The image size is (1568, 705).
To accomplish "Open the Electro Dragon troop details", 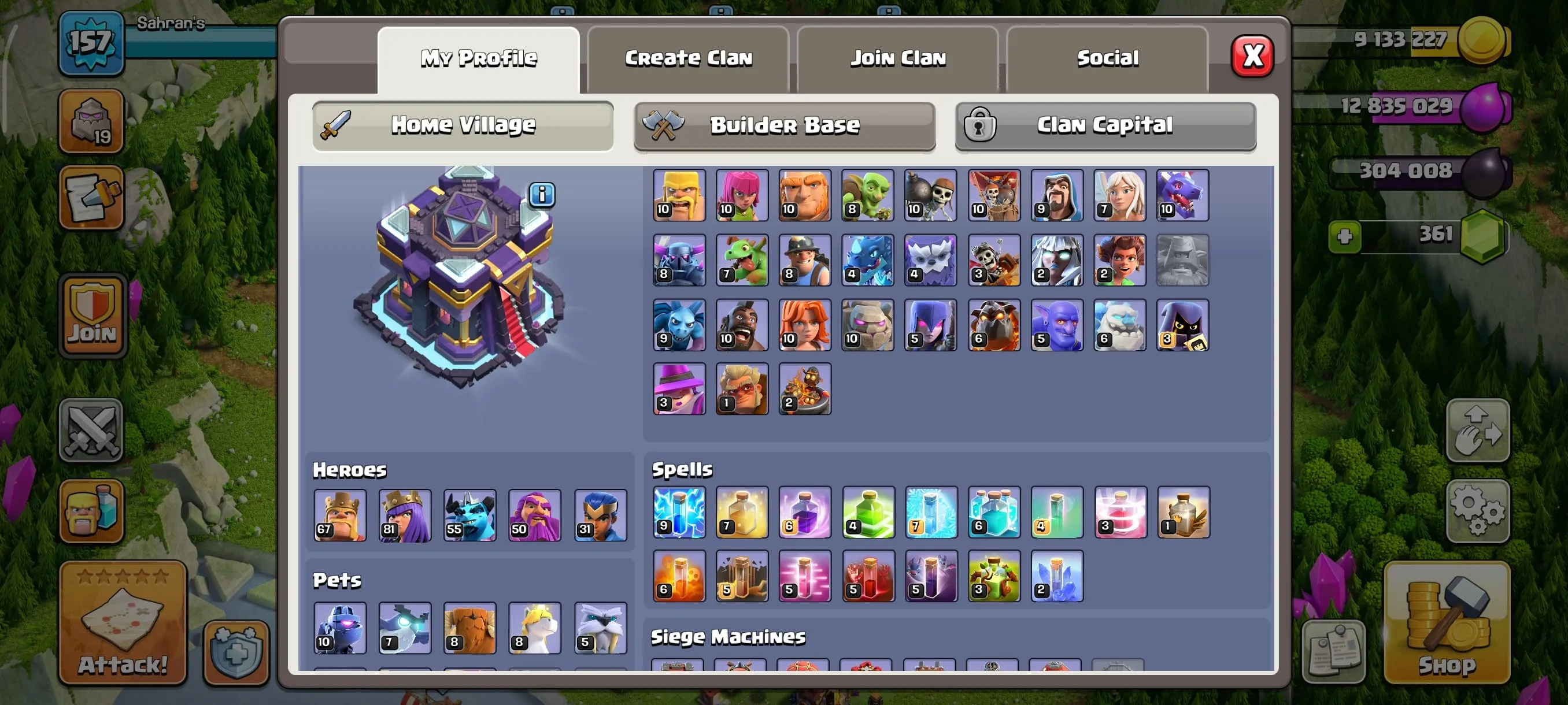I will (867, 259).
